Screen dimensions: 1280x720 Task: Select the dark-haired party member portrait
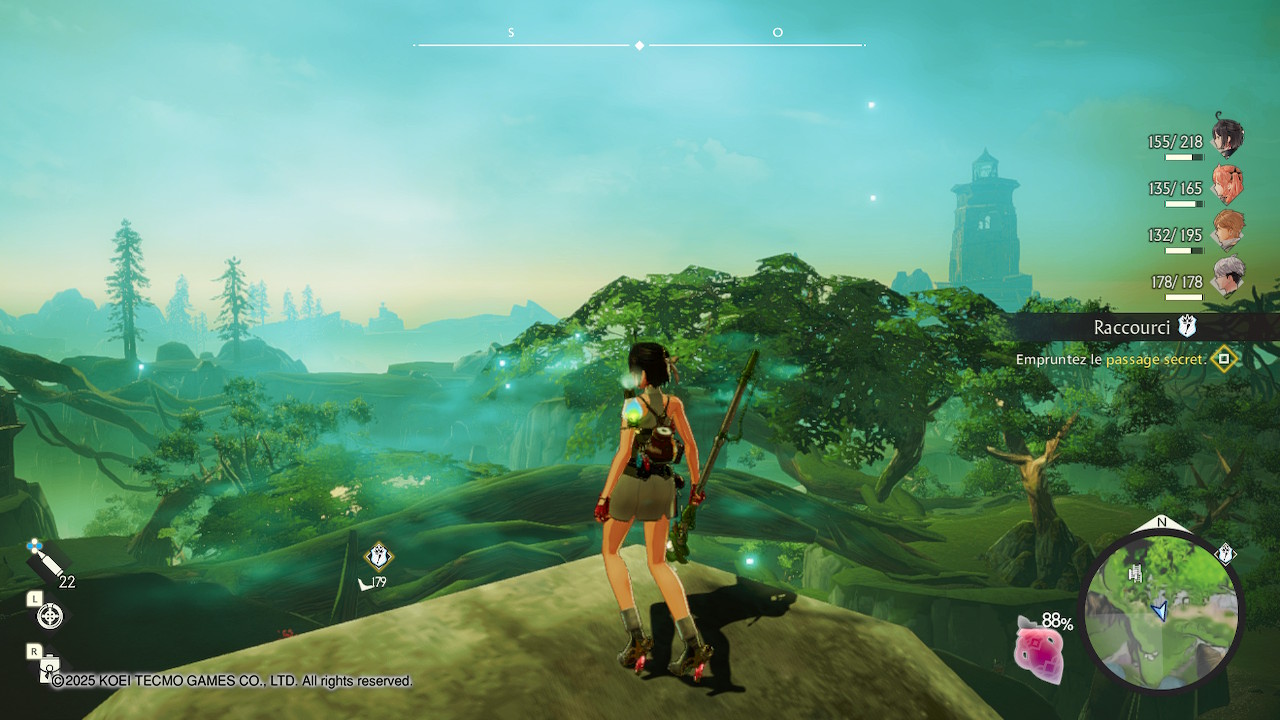[1227, 138]
